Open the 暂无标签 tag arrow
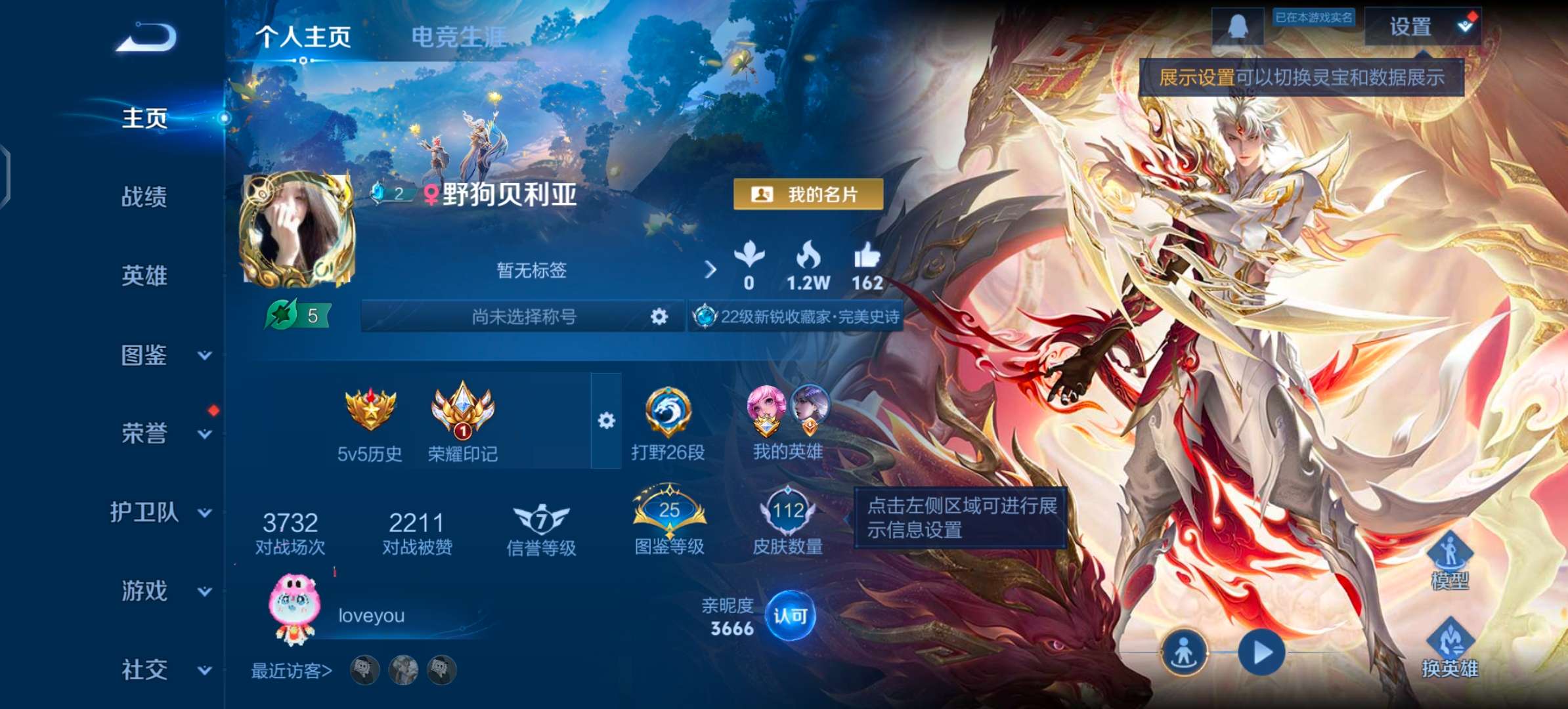This screenshot has width=1568, height=709. click(710, 269)
